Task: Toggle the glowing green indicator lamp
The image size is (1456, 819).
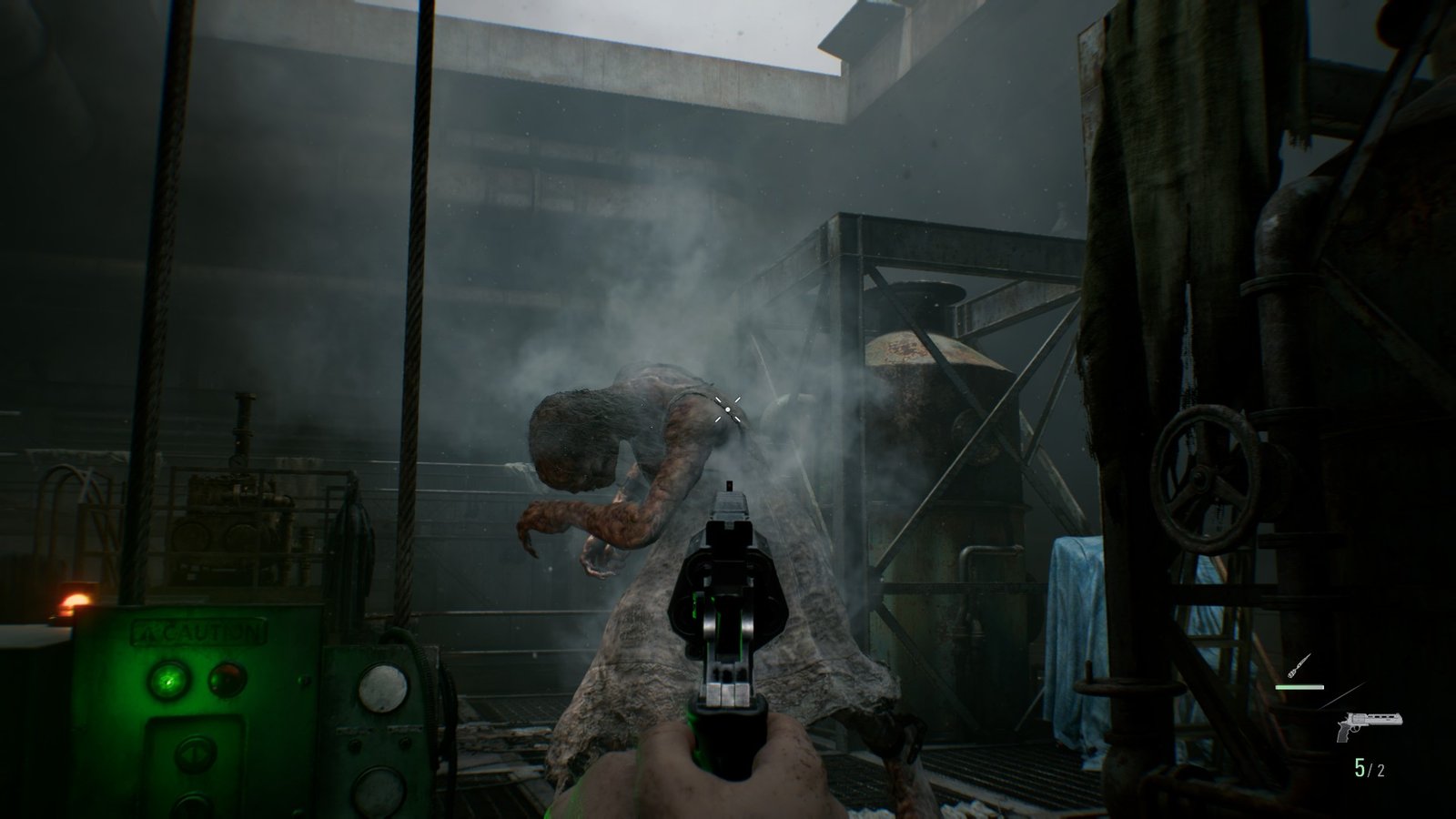Action: click(167, 679)
